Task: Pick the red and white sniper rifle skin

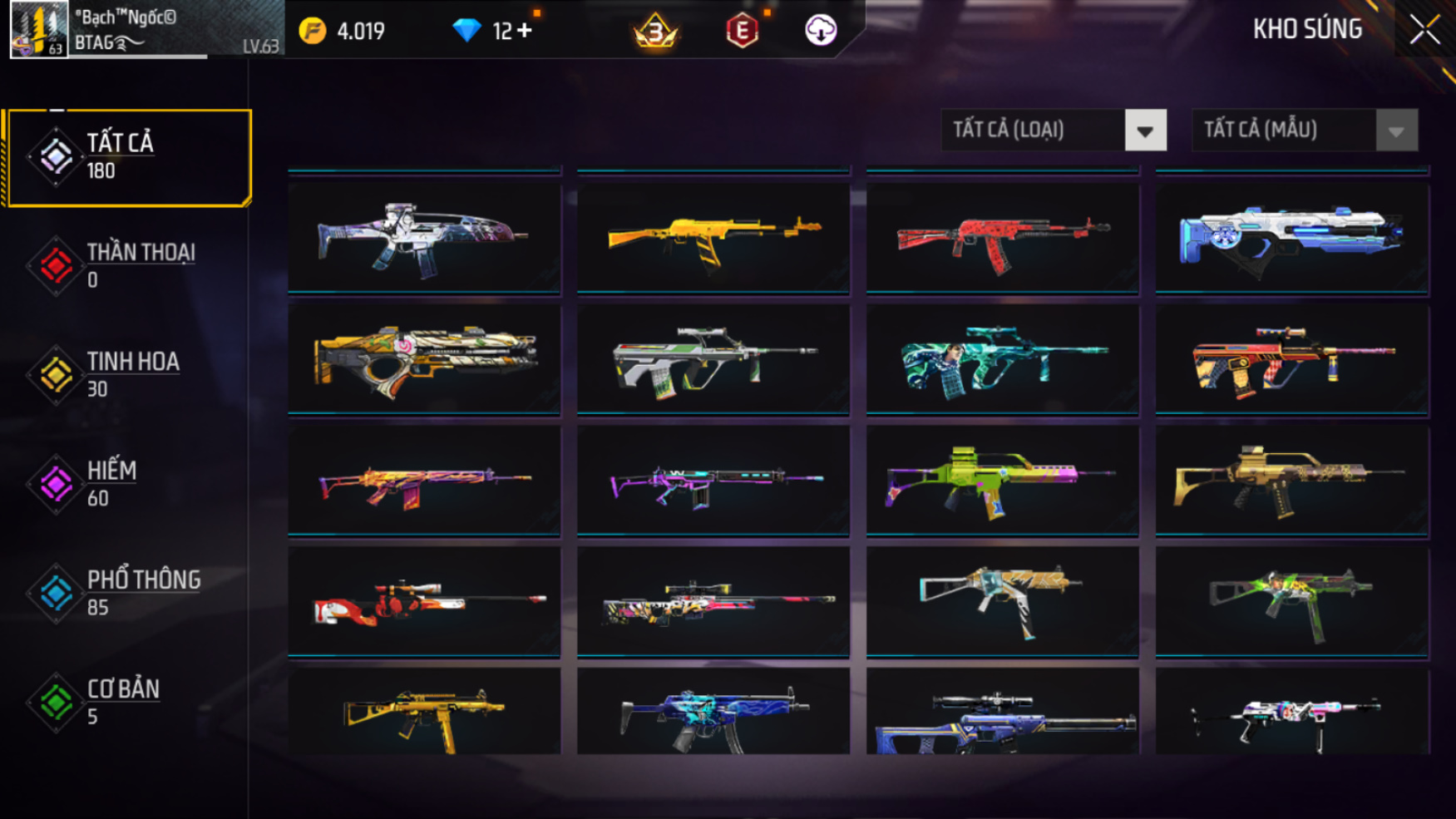Action: coord(424,600)
